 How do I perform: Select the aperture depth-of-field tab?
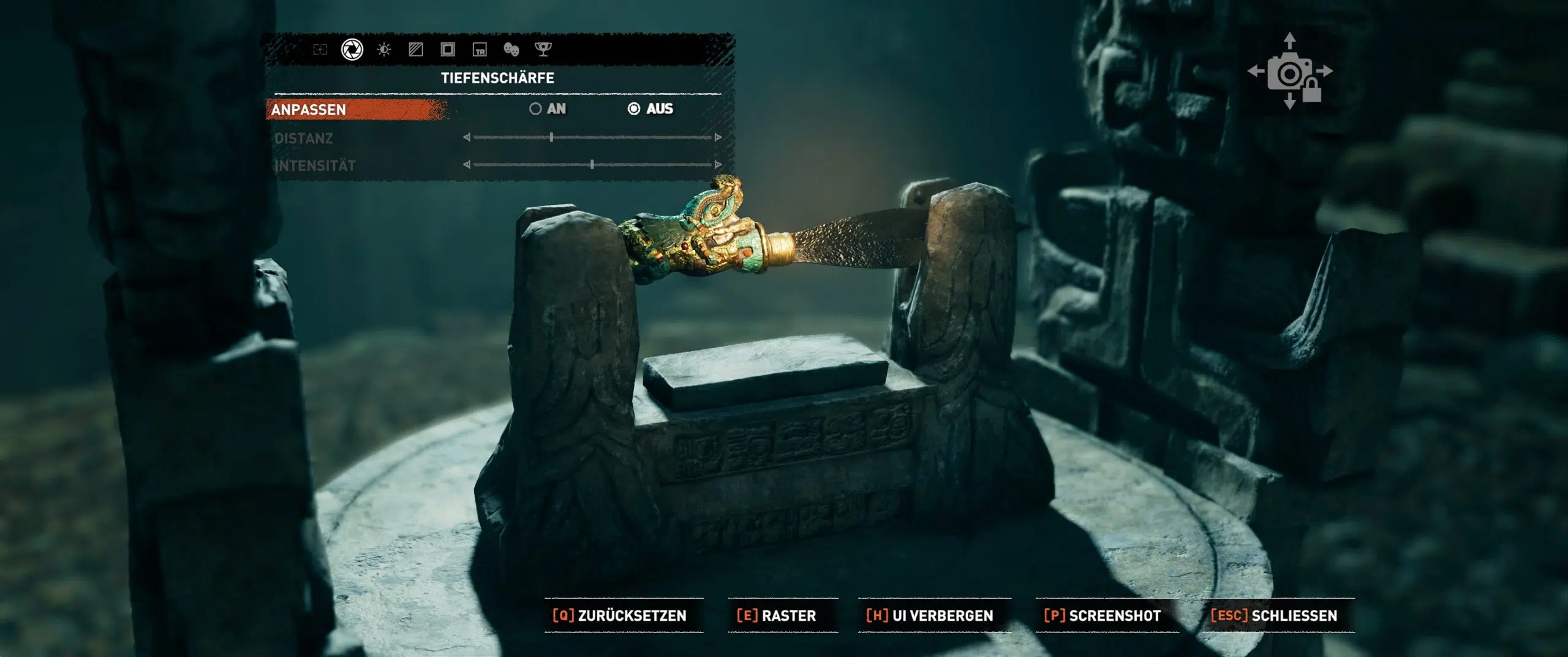click(352, 50)
